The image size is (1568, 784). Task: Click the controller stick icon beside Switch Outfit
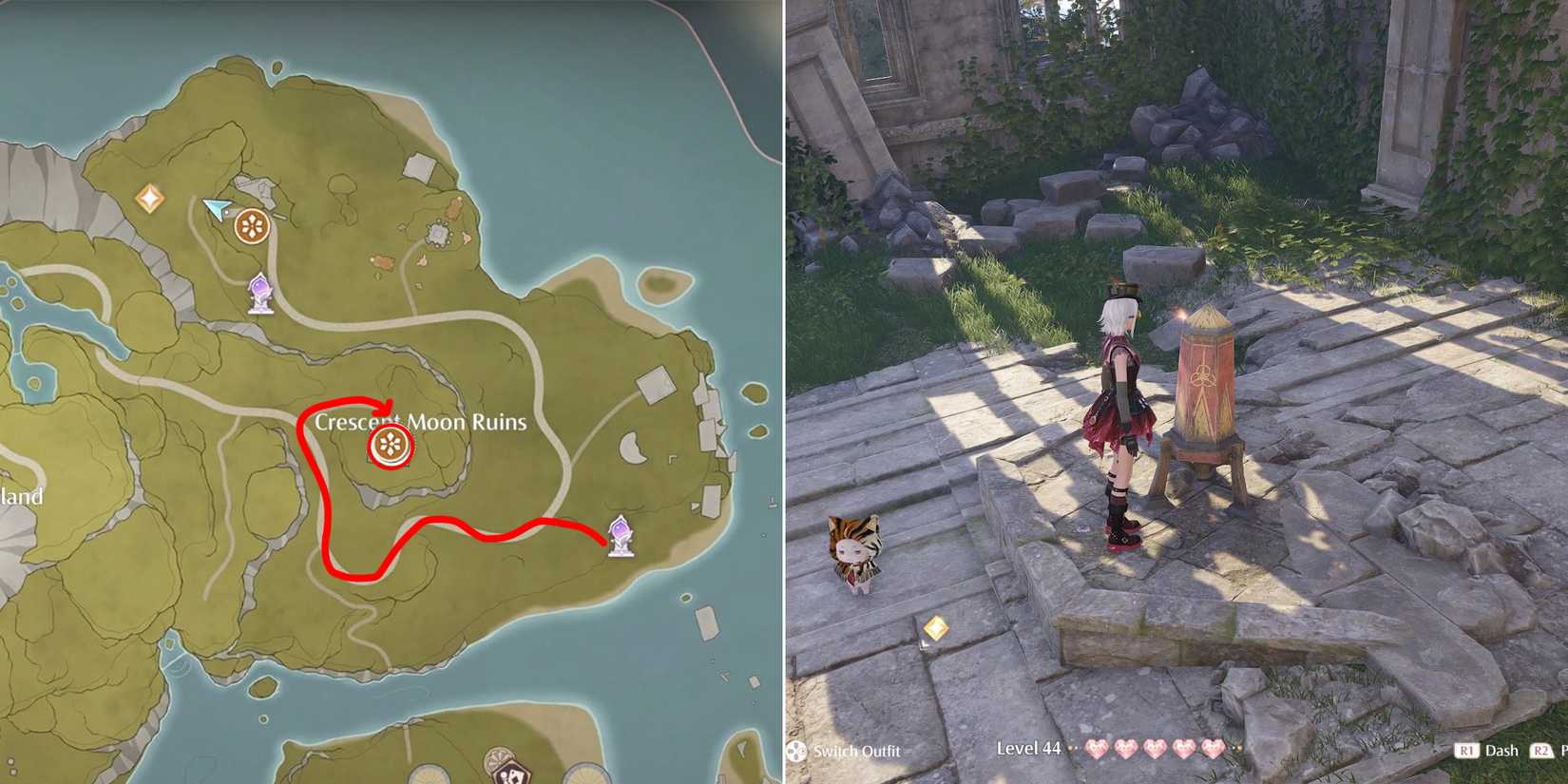tap(798, 750)
